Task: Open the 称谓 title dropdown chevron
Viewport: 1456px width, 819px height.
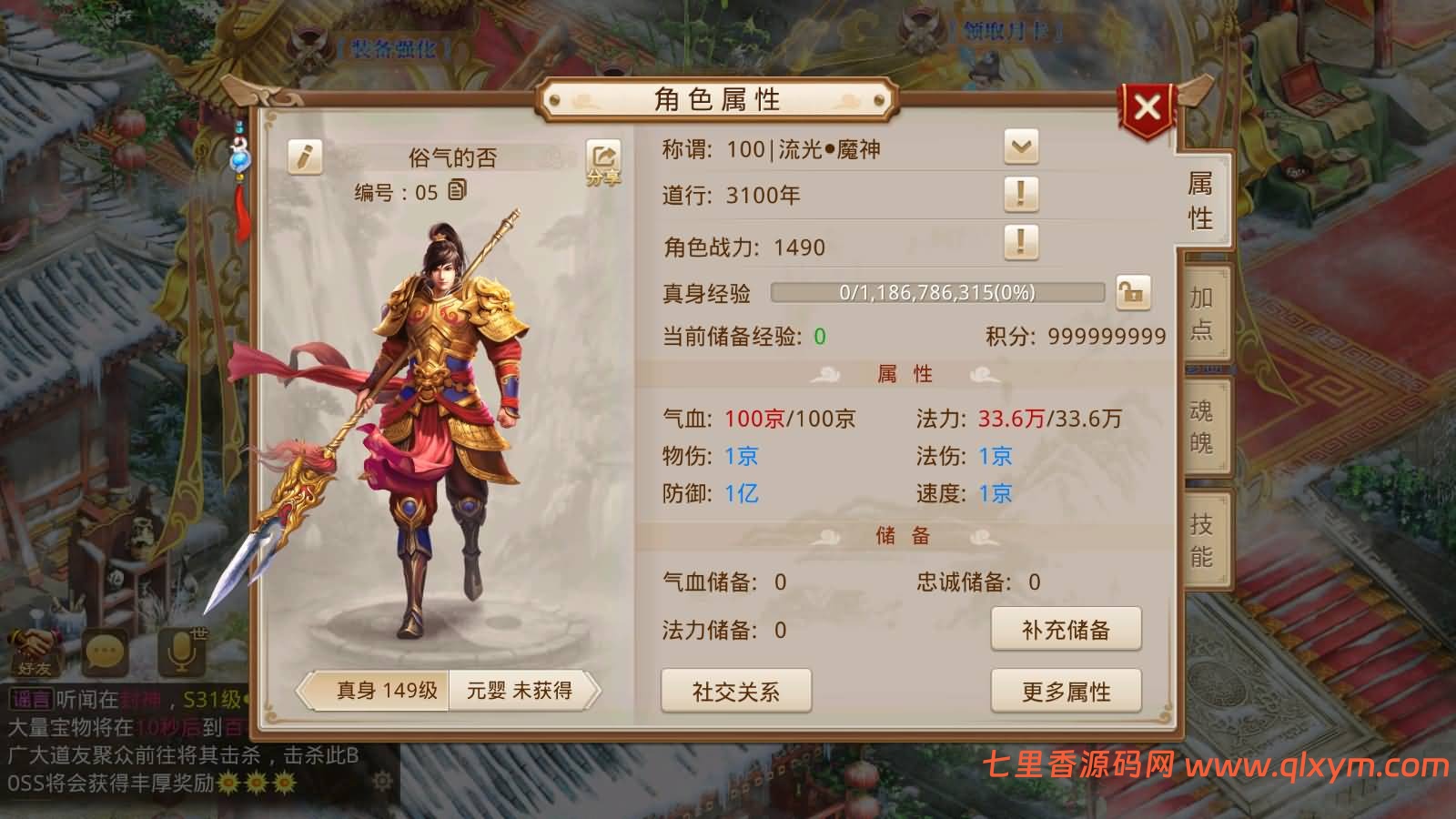Action: click(x=1021, y=145)
